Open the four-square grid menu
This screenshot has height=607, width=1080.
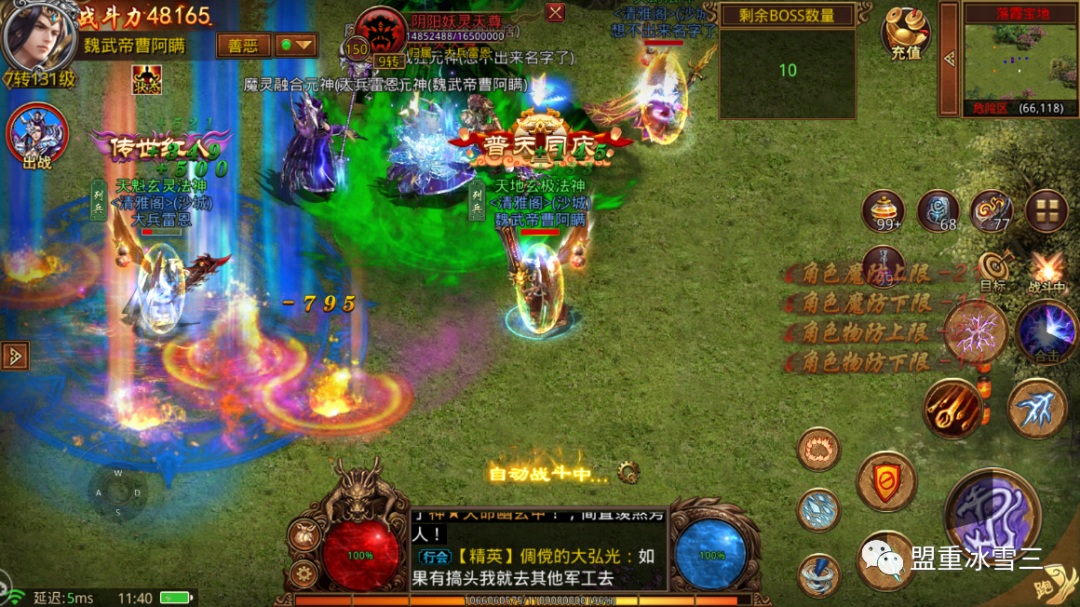(x=1046, y=210)
